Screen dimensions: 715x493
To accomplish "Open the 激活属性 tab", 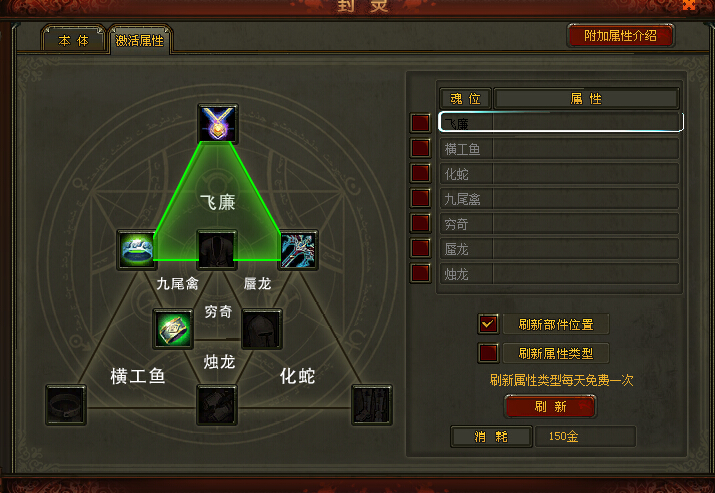I will pos(140,41).
